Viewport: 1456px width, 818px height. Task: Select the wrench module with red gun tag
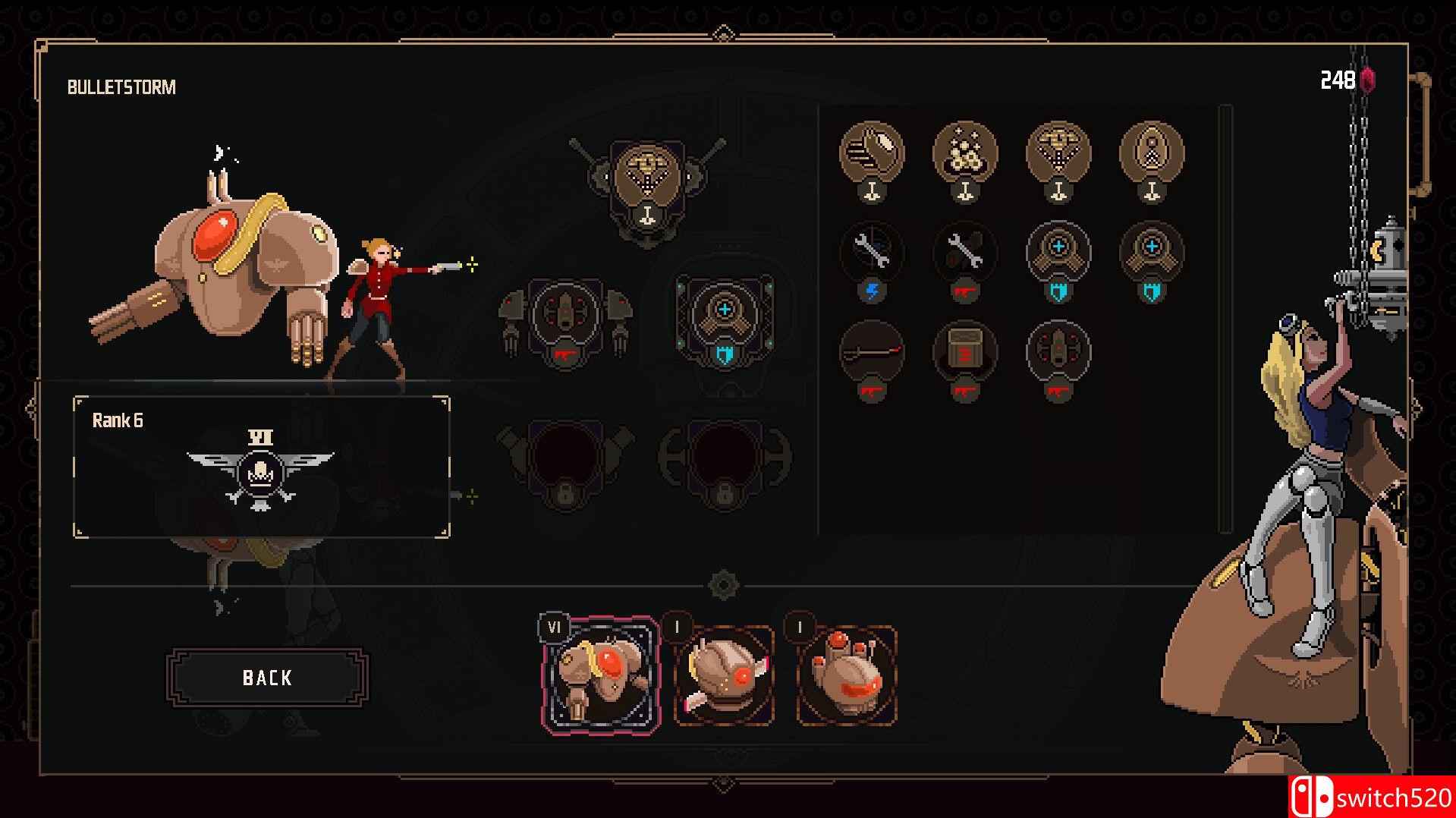[x=965, y=254]
